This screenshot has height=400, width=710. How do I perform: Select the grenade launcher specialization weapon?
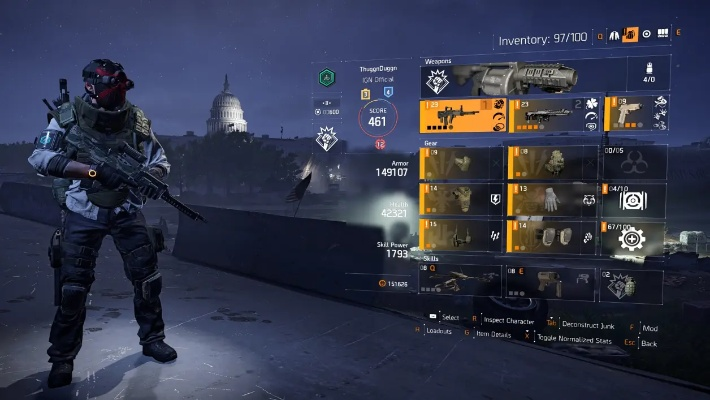tap(520, 74)
